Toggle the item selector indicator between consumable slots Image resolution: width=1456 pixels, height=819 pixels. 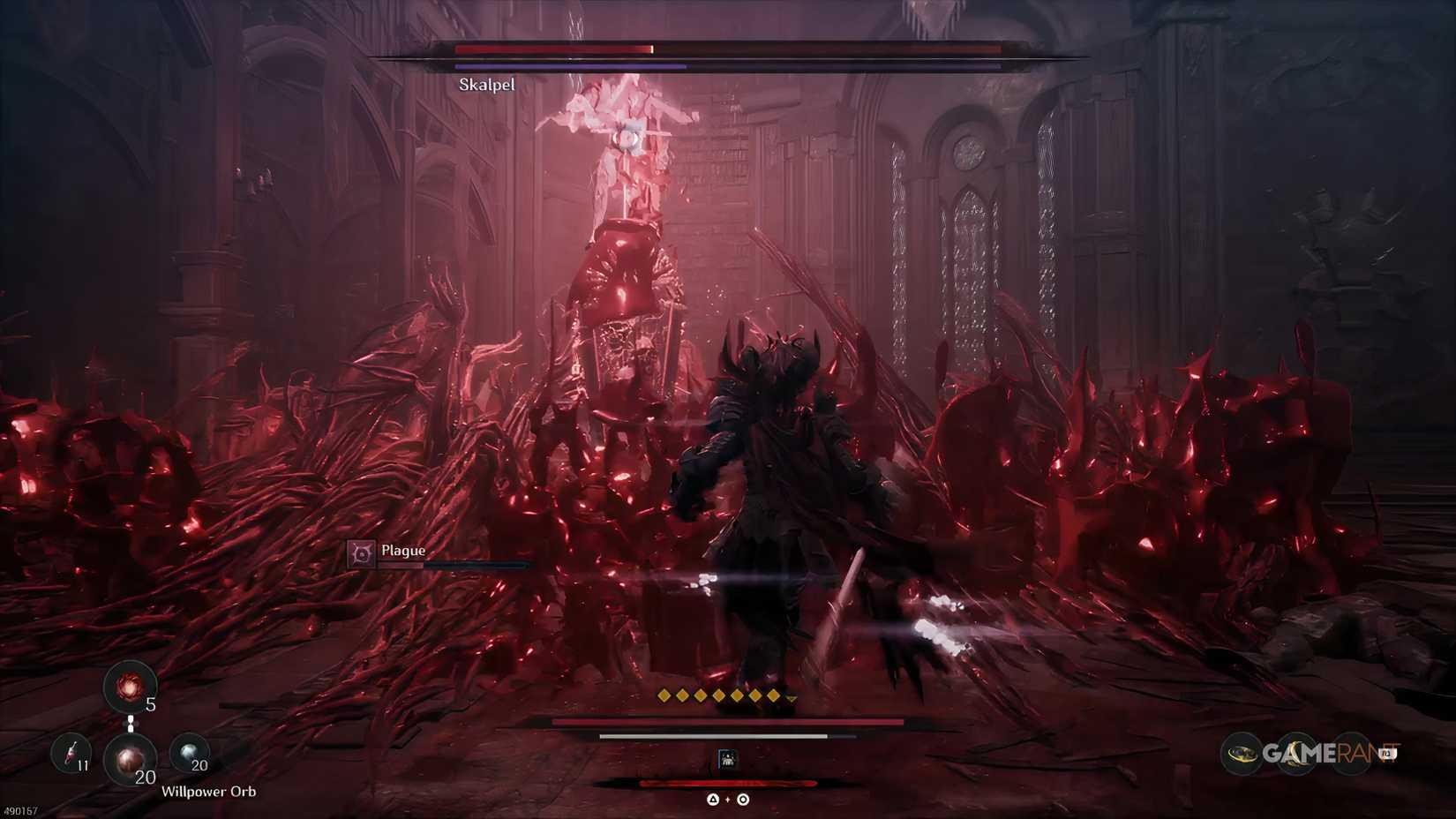click(131, 722)
